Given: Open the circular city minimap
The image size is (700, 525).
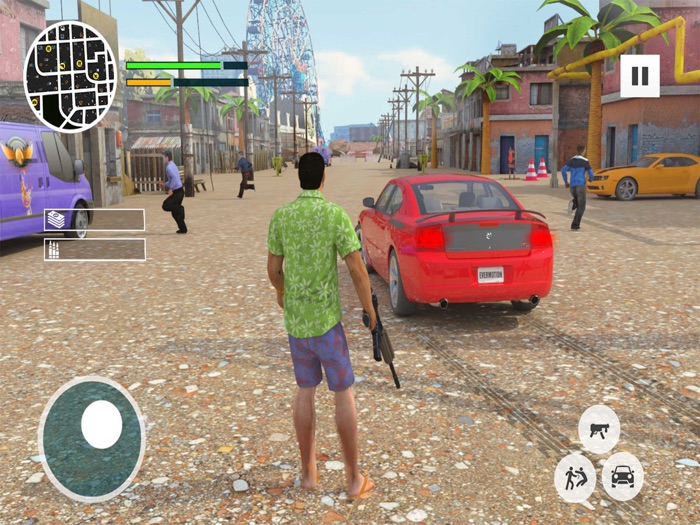Looking at the screenshot, I should click(x=70, y=76).
